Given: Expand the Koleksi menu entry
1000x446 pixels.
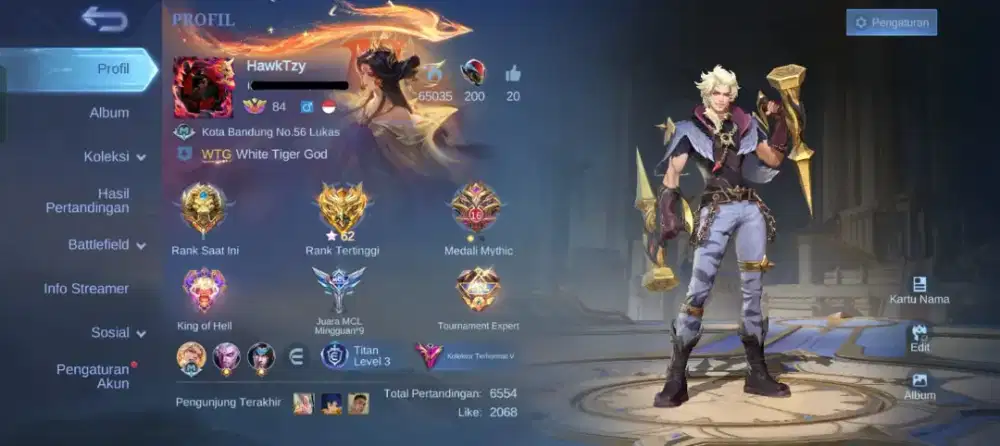Looking at the screenshot, I should (x=114, y=157).
